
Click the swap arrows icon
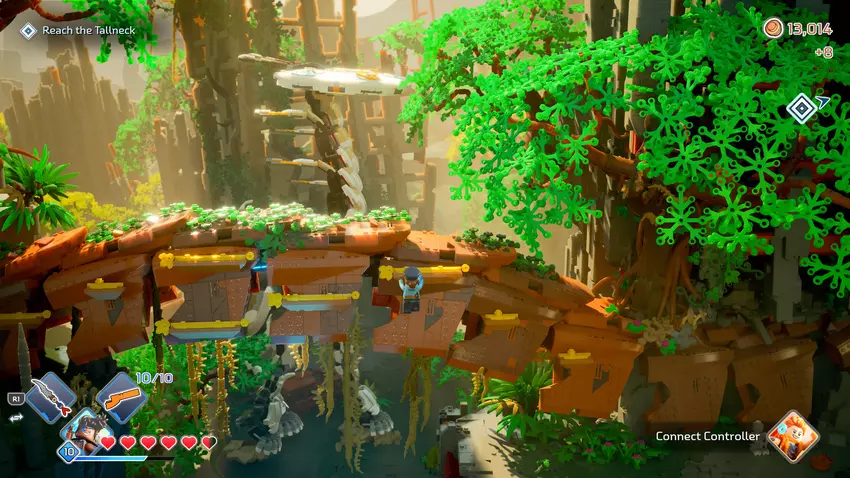[x=15, y=418]
